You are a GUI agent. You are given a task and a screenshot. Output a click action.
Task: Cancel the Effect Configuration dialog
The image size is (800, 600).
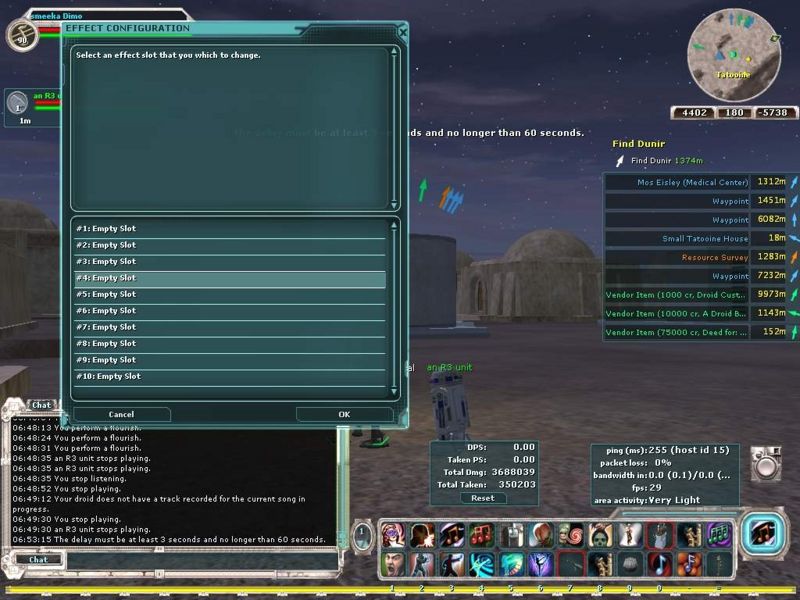pyautogui.click(x=121, y=414)
